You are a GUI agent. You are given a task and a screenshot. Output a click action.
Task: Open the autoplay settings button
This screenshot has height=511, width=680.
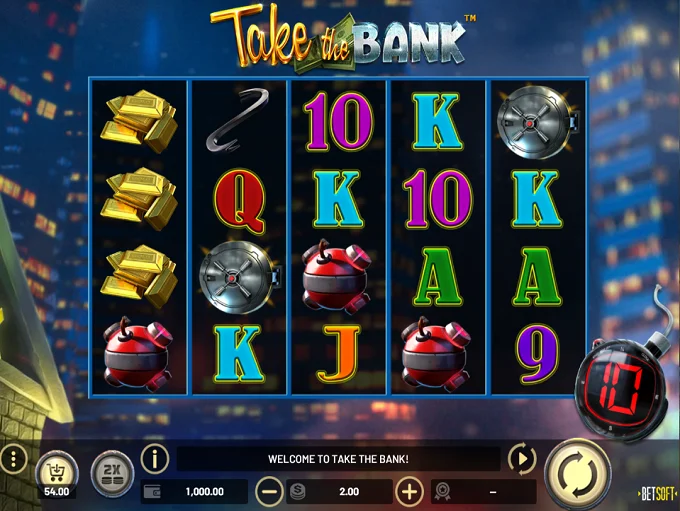[x=522, y=459]
